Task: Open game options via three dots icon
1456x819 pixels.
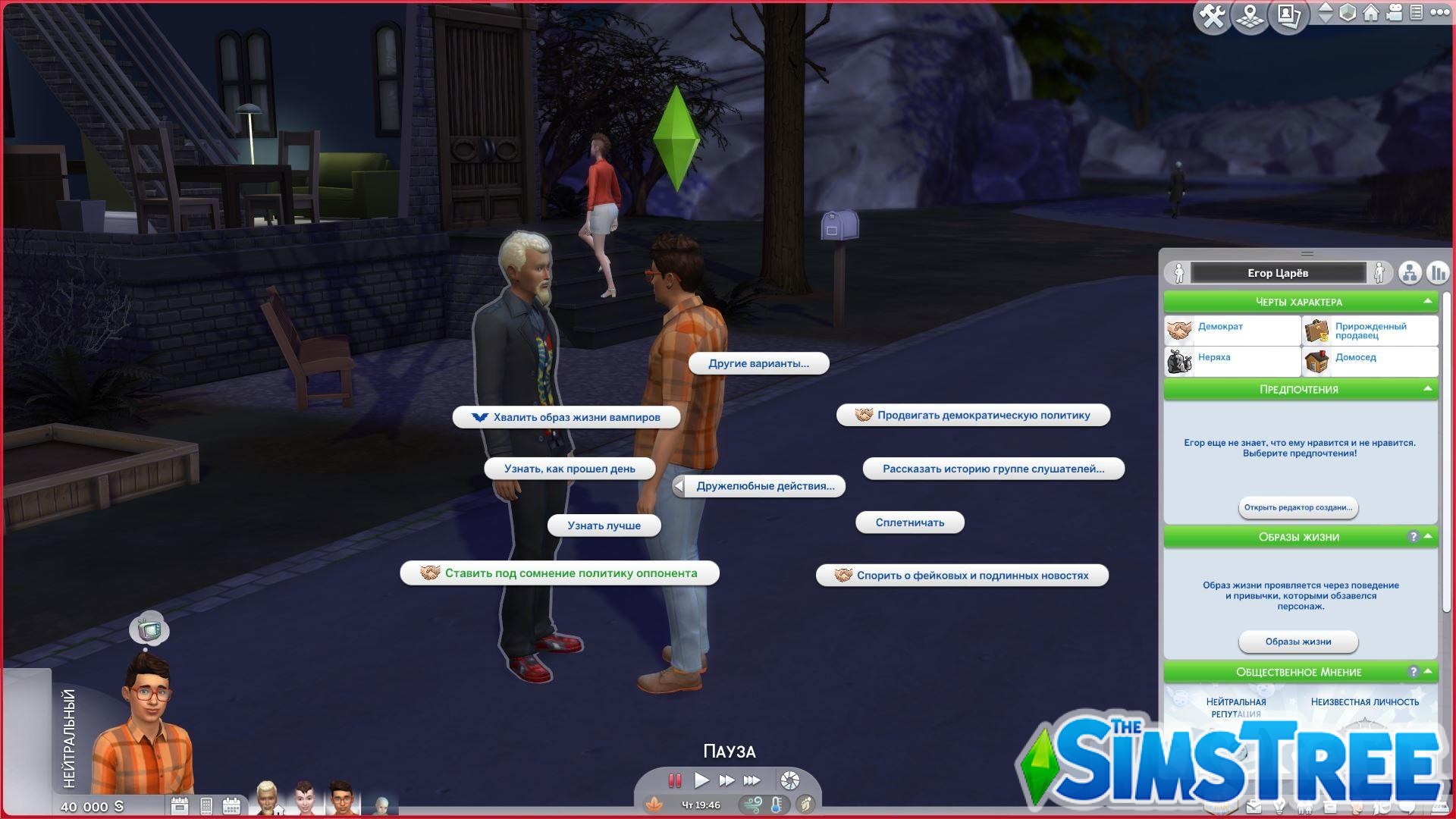Action: (x=1439, y=13)
